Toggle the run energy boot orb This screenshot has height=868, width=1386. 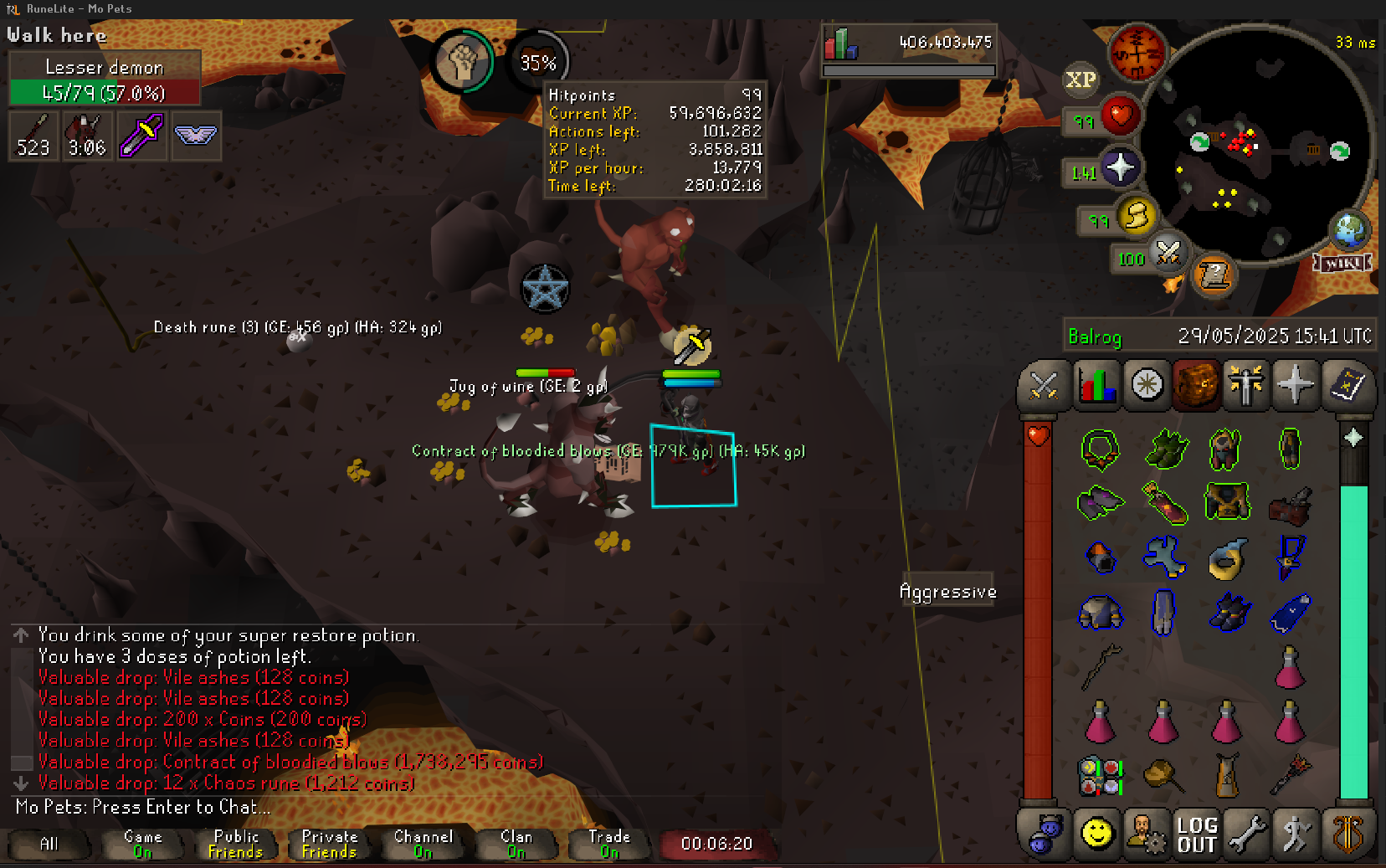click(1136, 216)
